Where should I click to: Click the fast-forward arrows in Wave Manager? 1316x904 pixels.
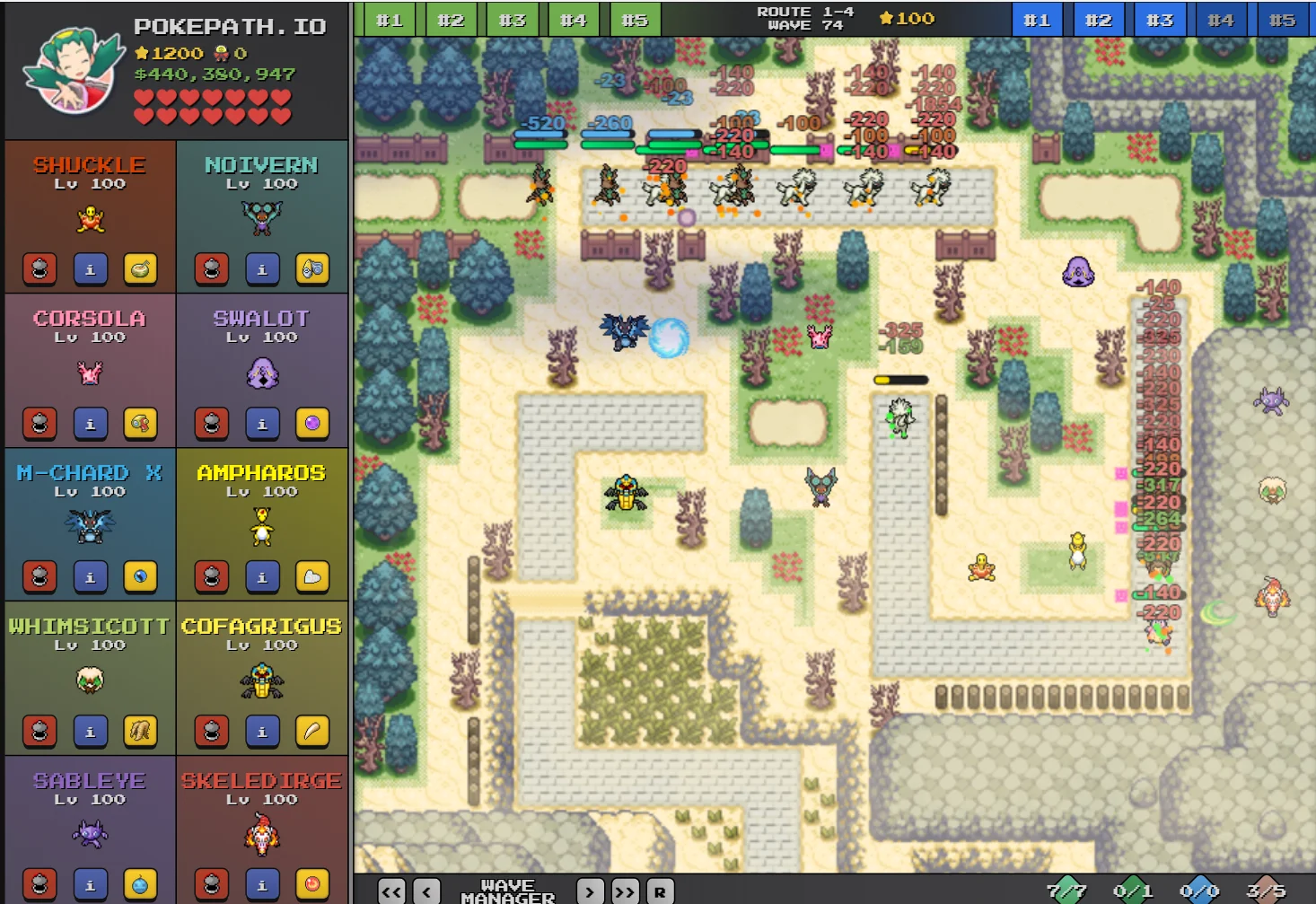[x=624, y=891]
